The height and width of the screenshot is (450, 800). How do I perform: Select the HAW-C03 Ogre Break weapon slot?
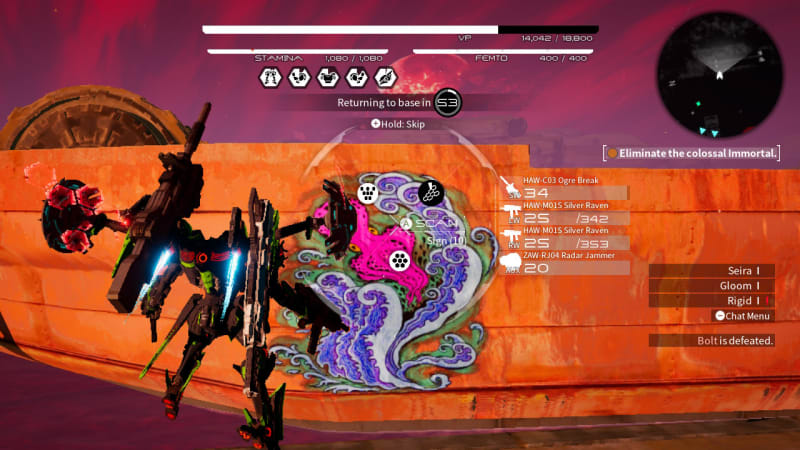565,188
